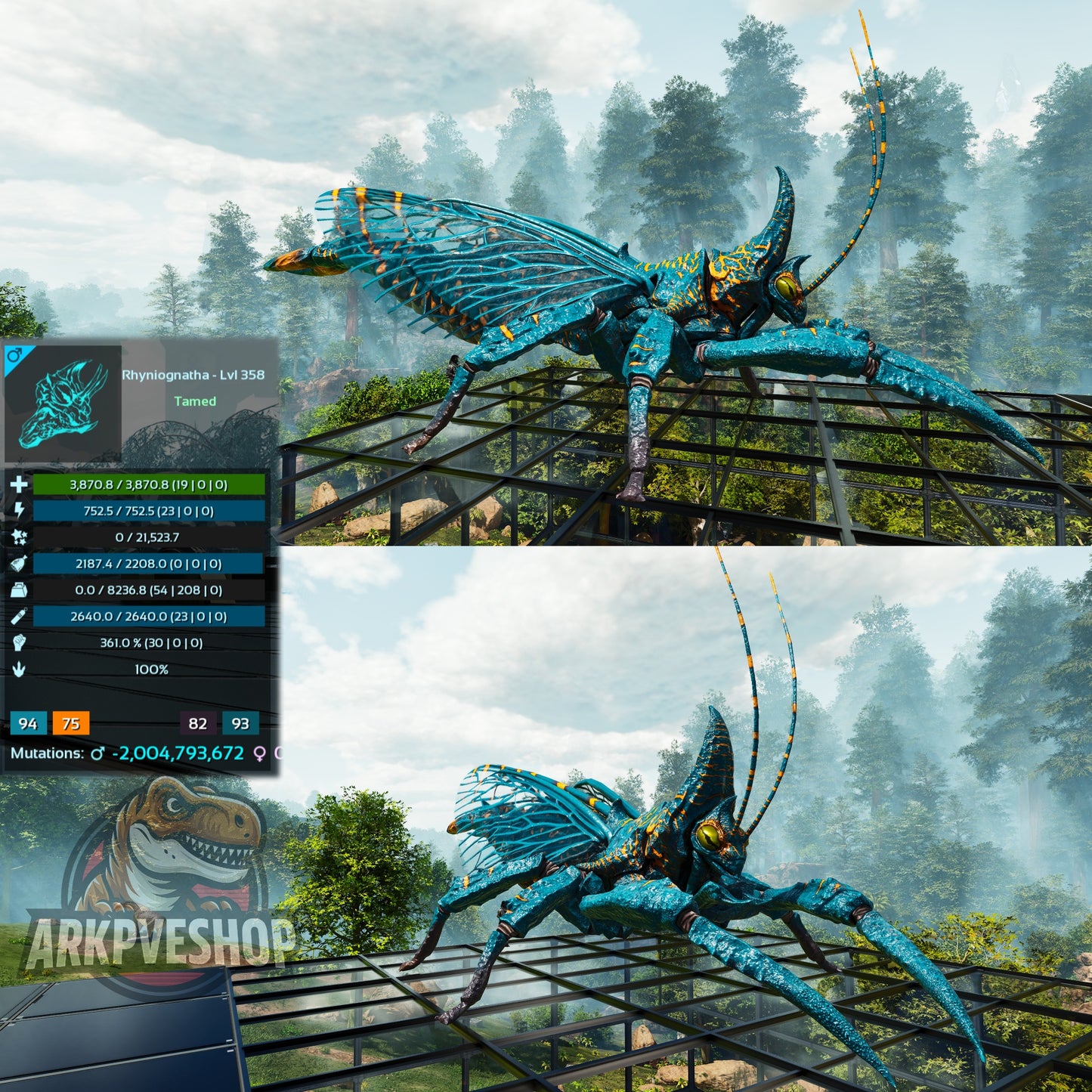This screenshot has width=1092, height=1092.
Task: Click the blue color region 94 swatch
Action: [28, 723]
